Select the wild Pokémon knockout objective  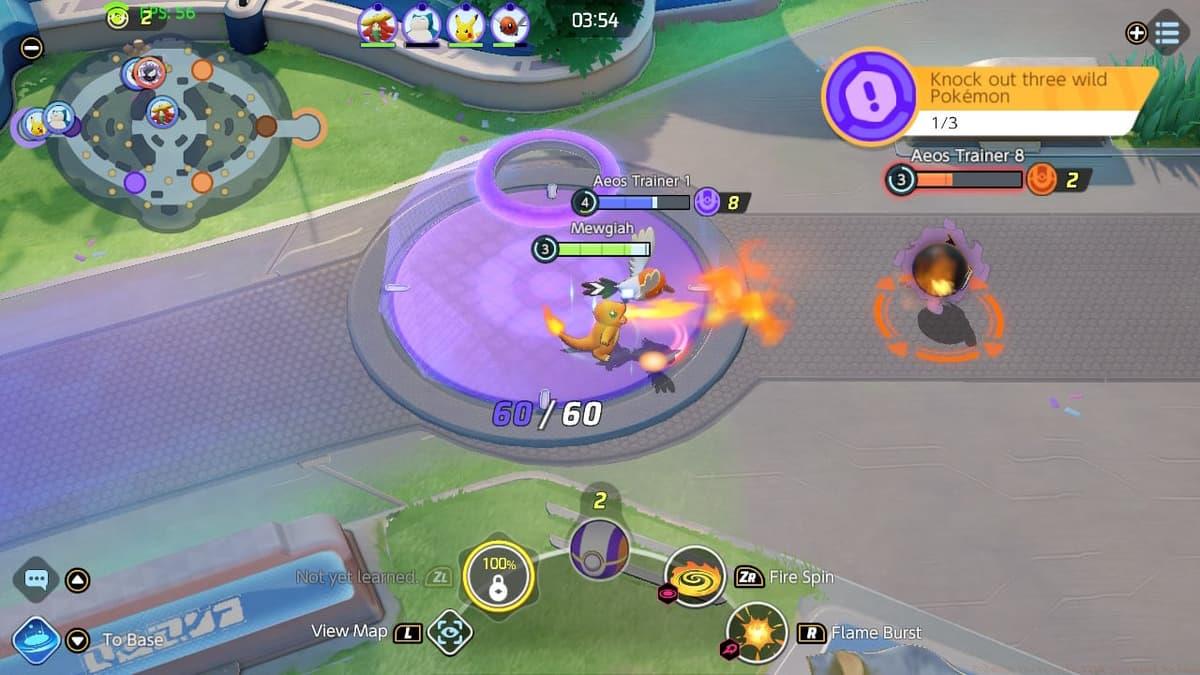[990, 98]
